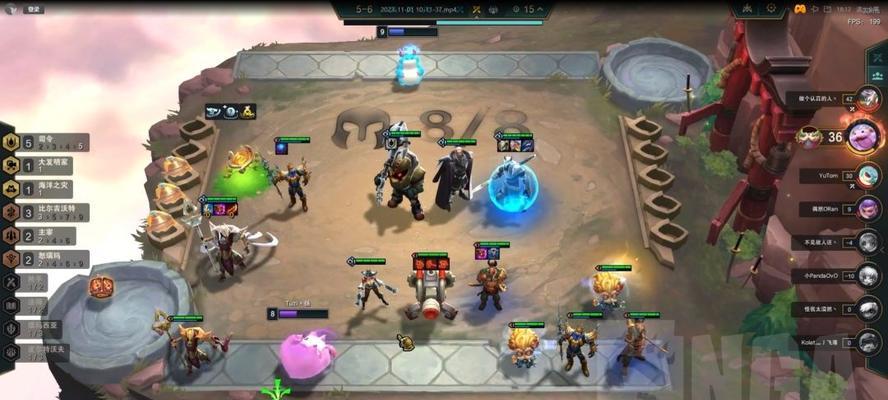Select your own avatar showing 36 health
The height and width of the screenshot is (400, 888).
(862, 135)
